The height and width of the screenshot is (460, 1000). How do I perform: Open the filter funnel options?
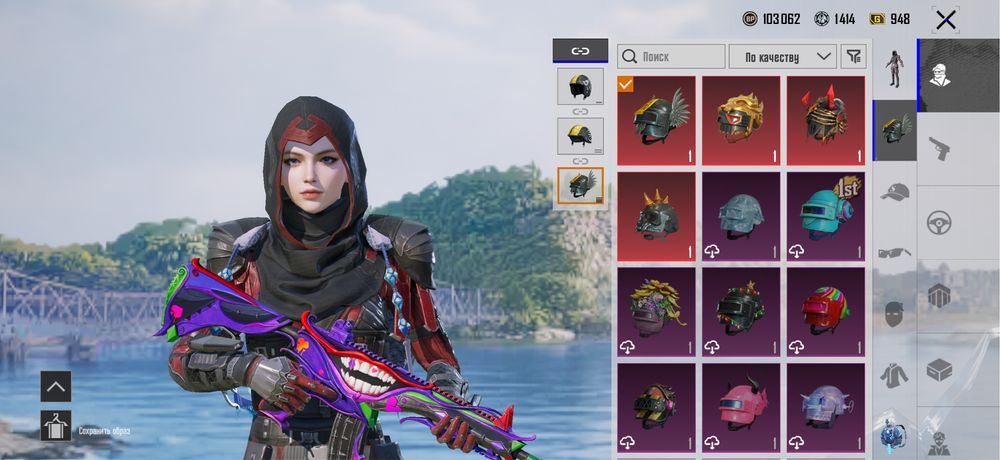(853, 57)
